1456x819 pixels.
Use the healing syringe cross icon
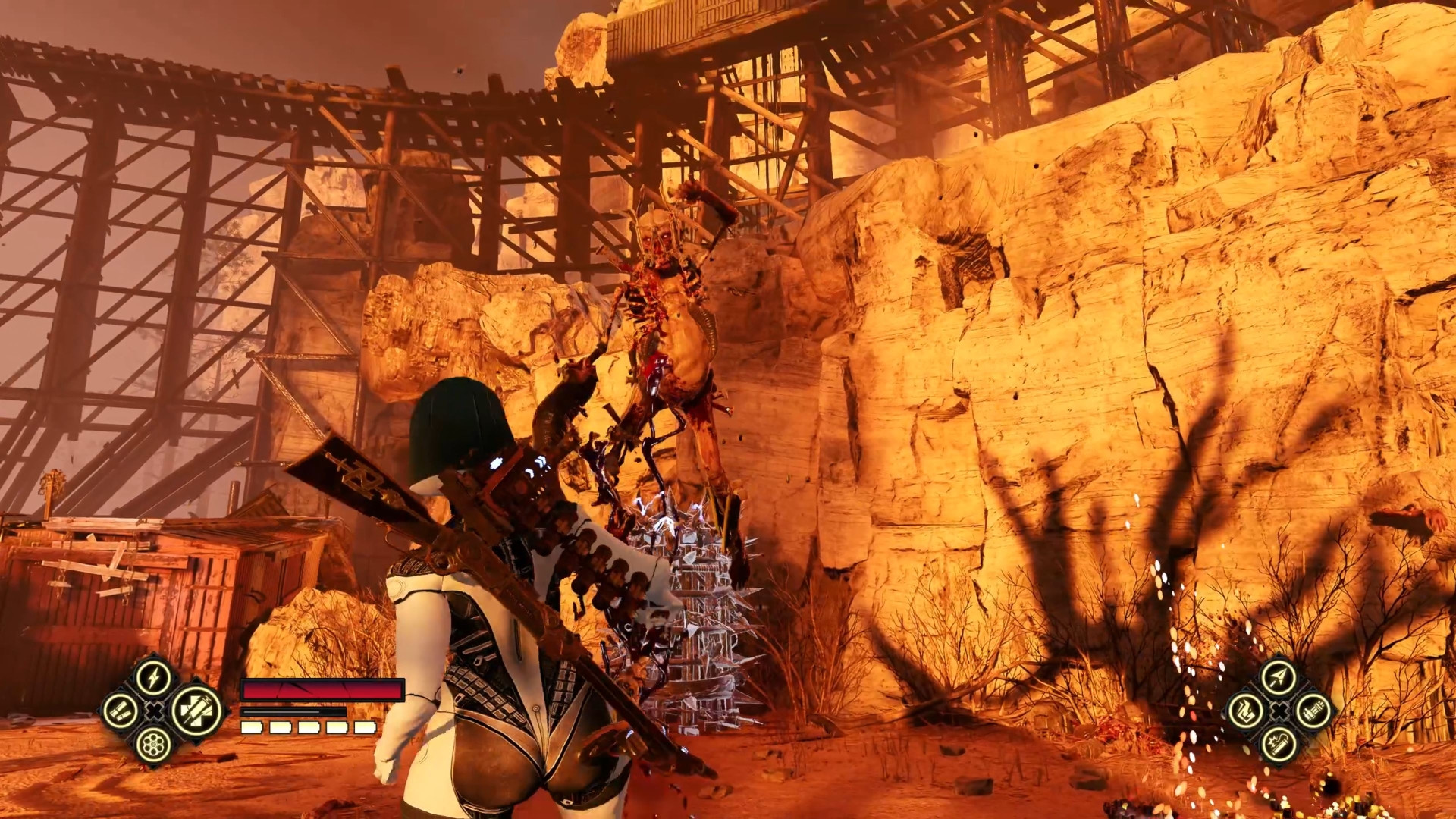[x=196, y=711]
